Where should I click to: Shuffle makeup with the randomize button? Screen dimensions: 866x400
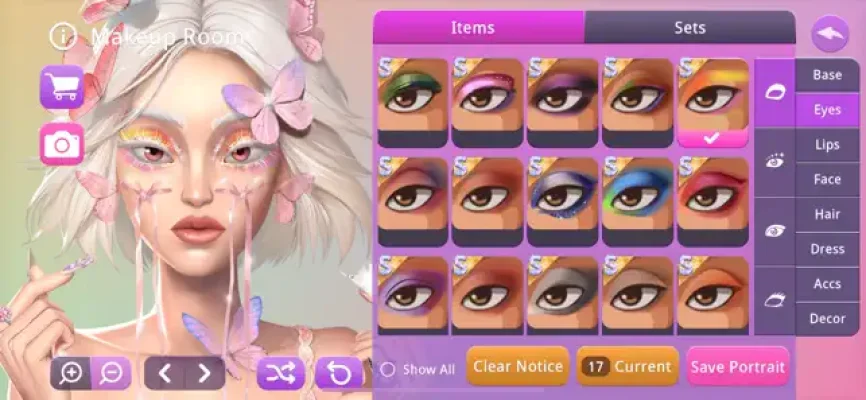tap(281, 374)
